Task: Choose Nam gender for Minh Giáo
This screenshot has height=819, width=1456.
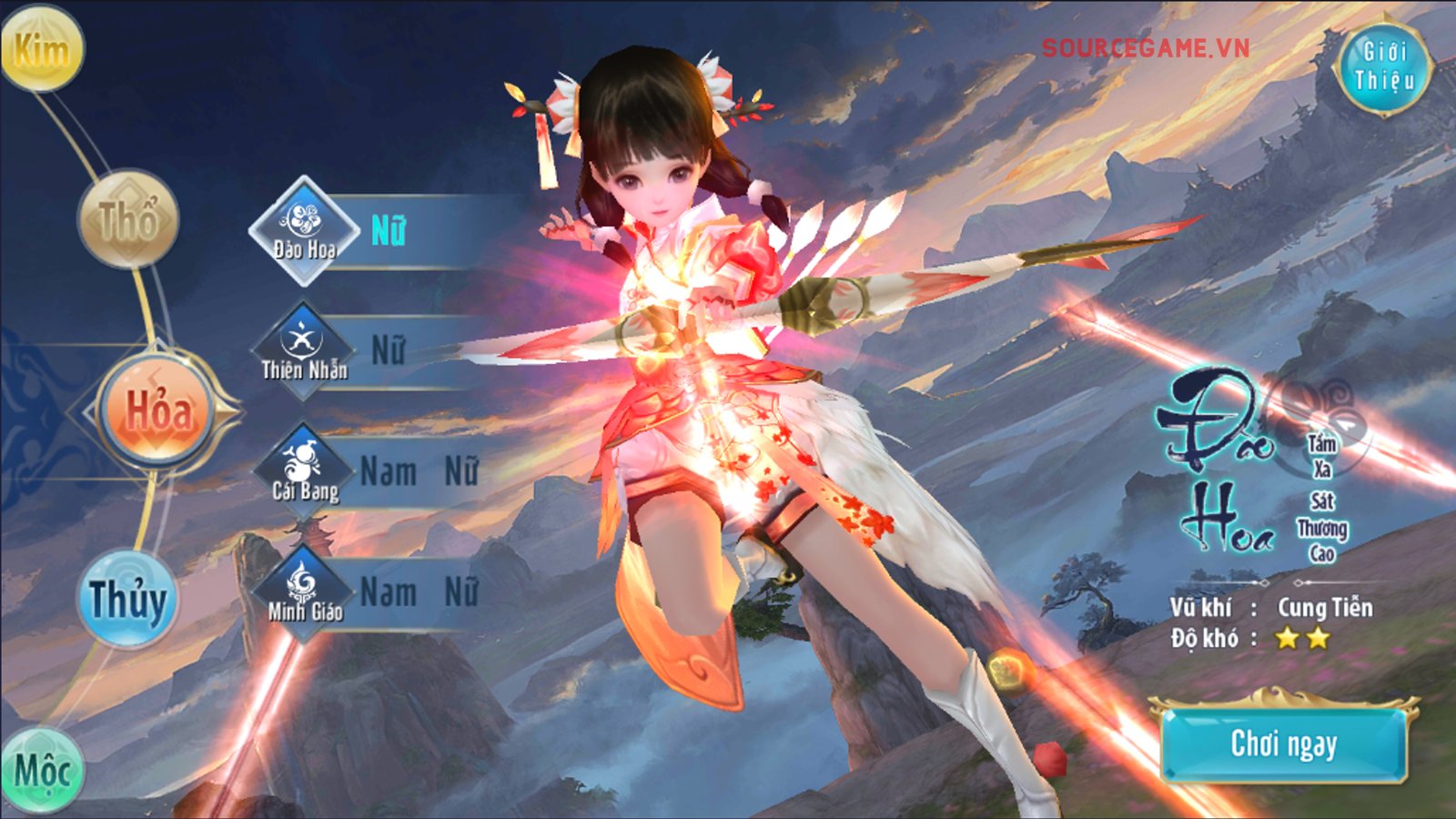Action: pos(389,592)
